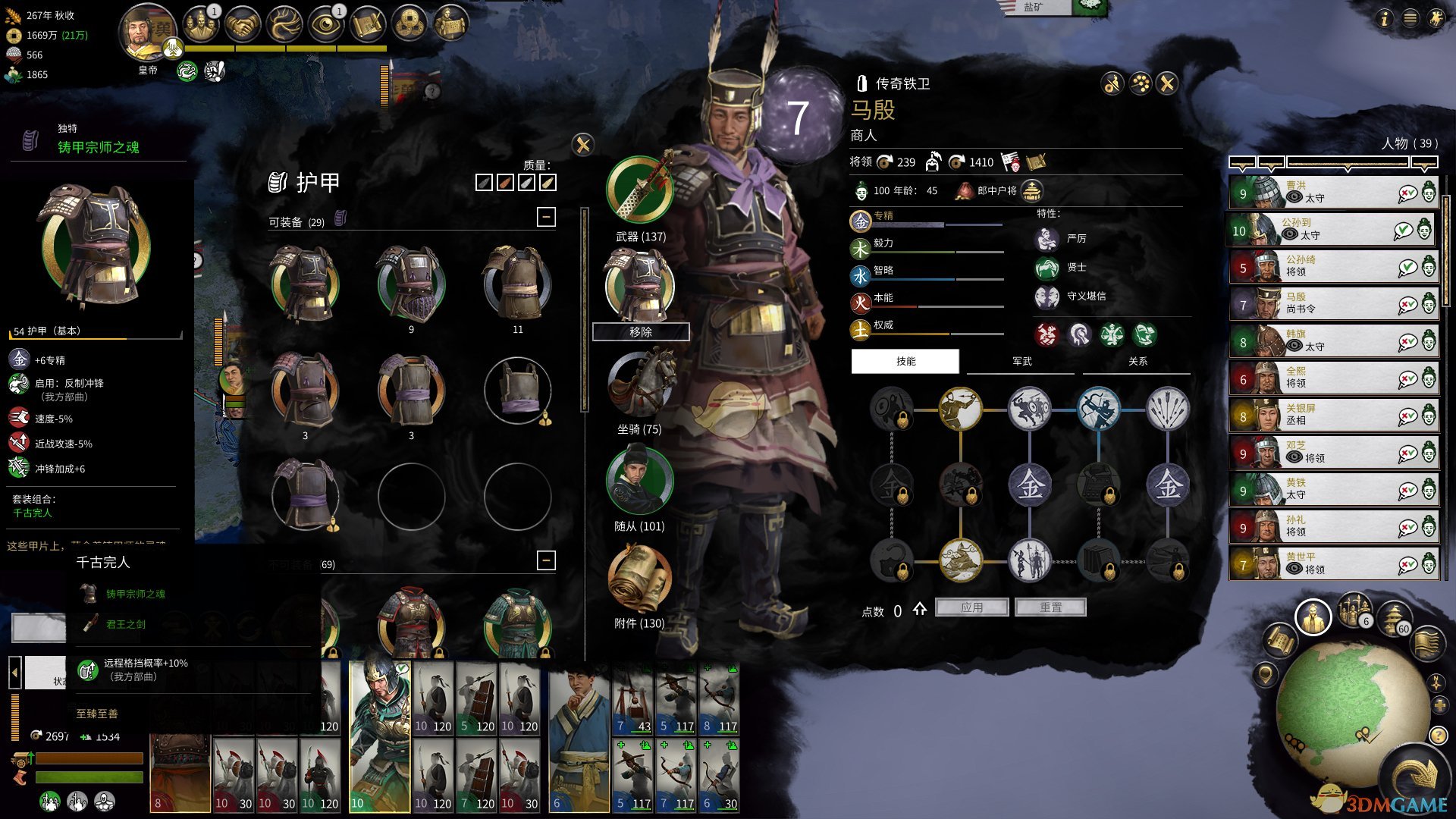
Task: Click the 移除 (remove) armor button
Action: (x=641, y=332)
